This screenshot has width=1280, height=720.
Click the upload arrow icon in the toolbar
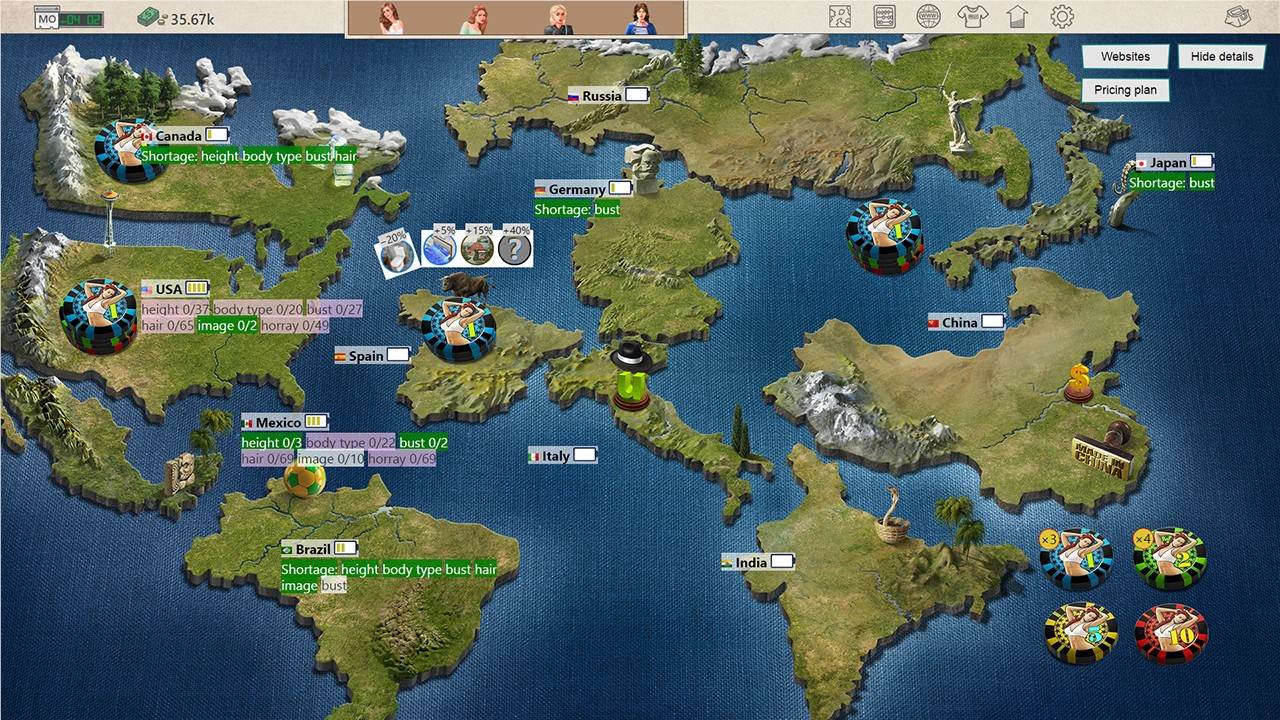click(x=1016, y=14)
